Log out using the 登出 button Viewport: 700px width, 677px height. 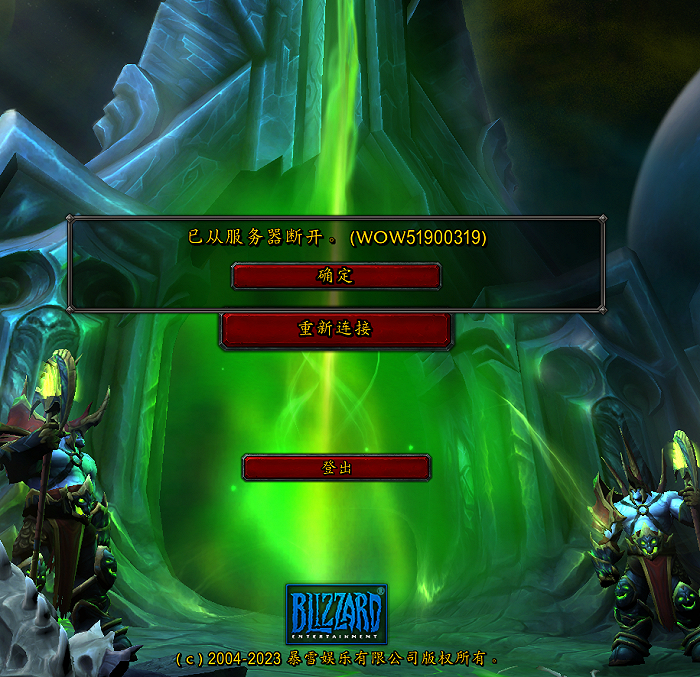336,467
